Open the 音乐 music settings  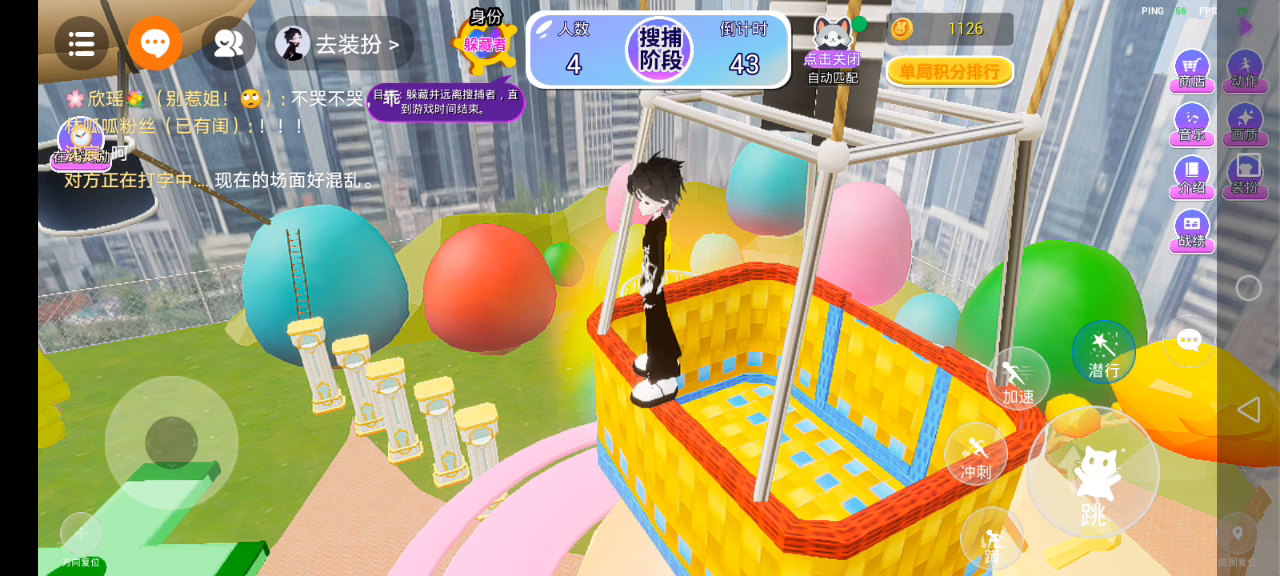[x=1191, y=123]
